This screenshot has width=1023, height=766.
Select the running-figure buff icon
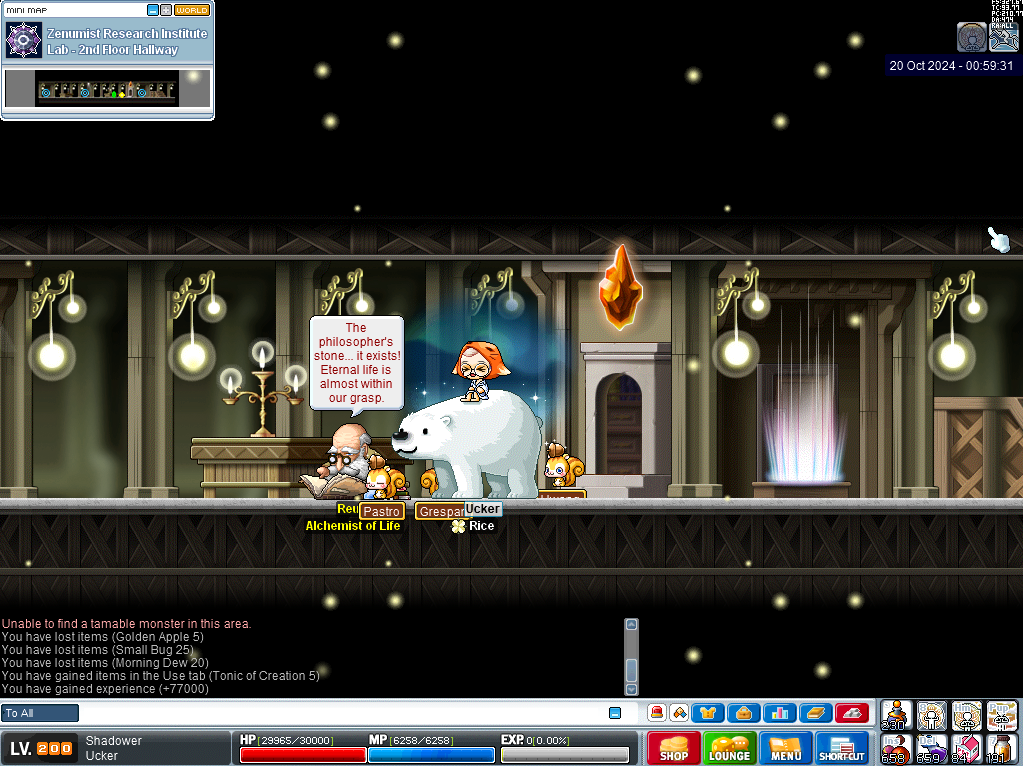click(1004, 37)
